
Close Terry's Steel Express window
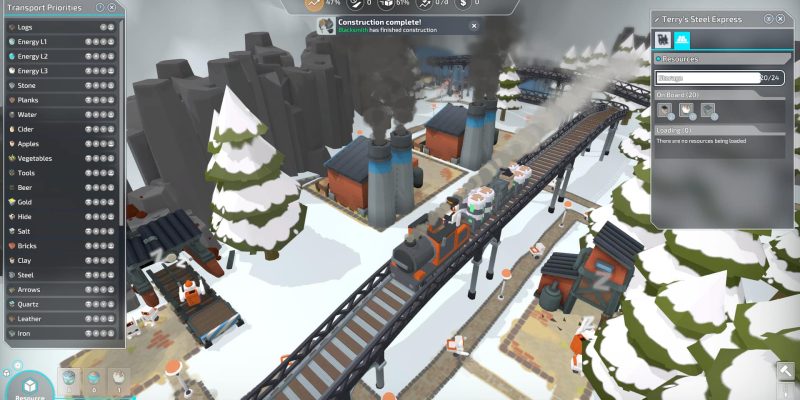[x=781, y=19]
